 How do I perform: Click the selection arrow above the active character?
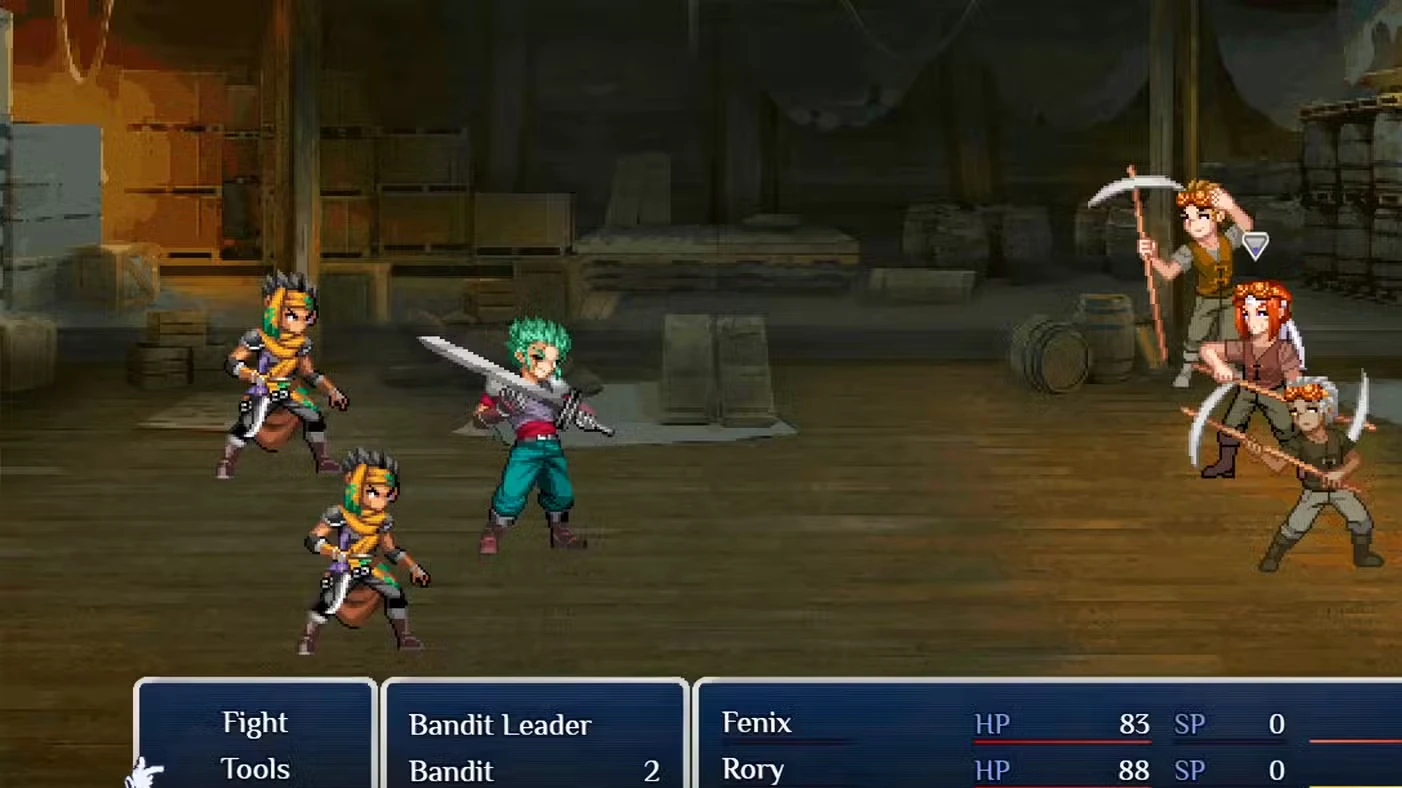point(1255,245)
